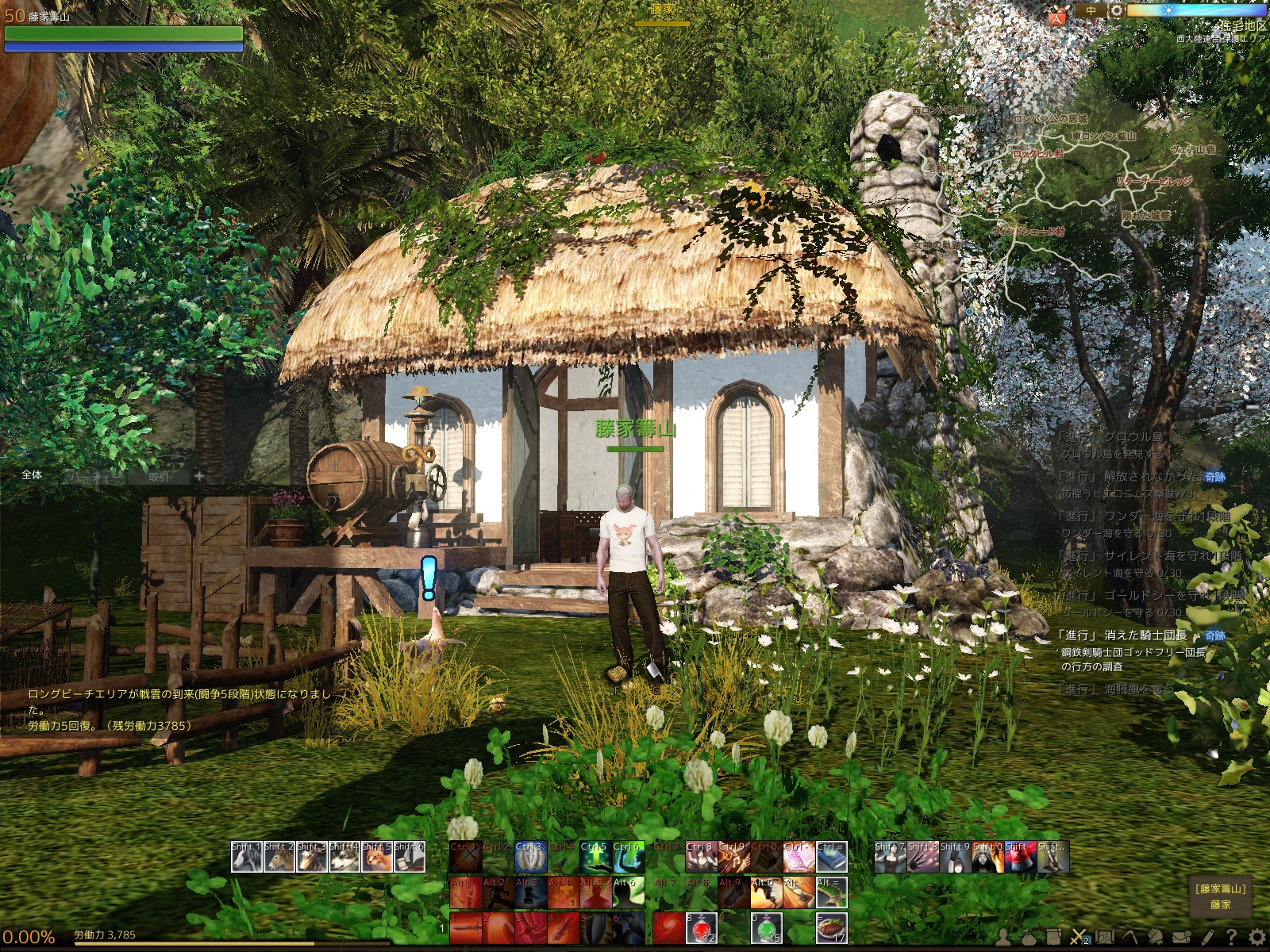Viewport: 1270px width, 952px height.
Task: Summon the white horse mount (Shift 1)
Action: (246, 858)
